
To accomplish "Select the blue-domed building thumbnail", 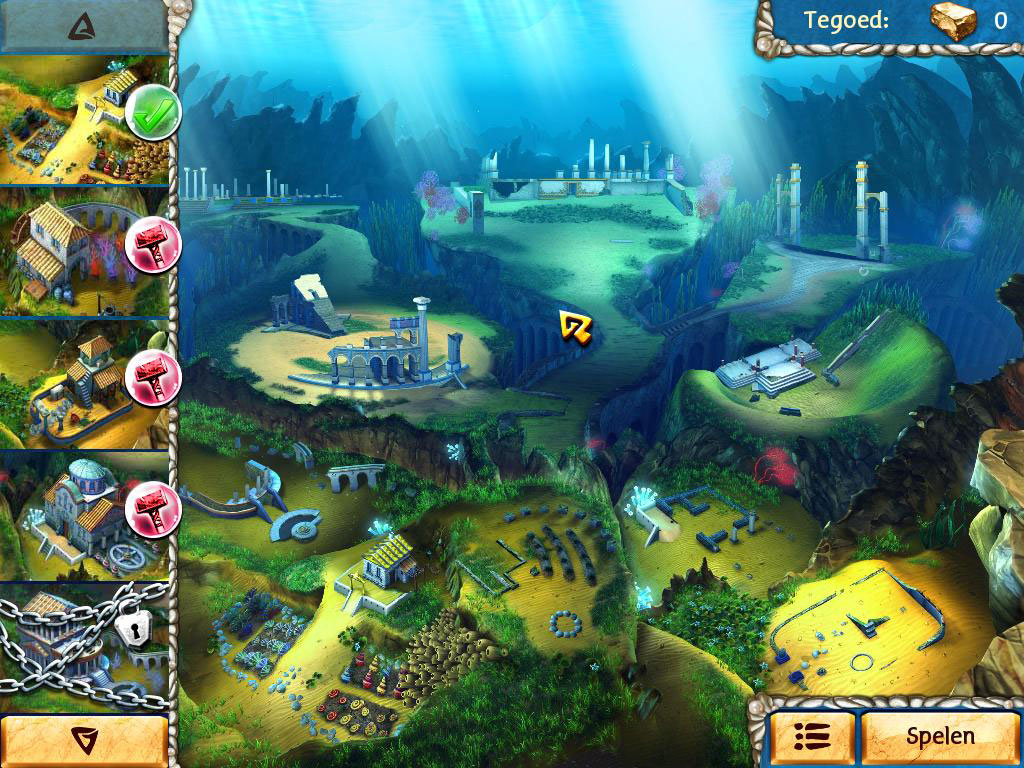I will tap(85, 515).
